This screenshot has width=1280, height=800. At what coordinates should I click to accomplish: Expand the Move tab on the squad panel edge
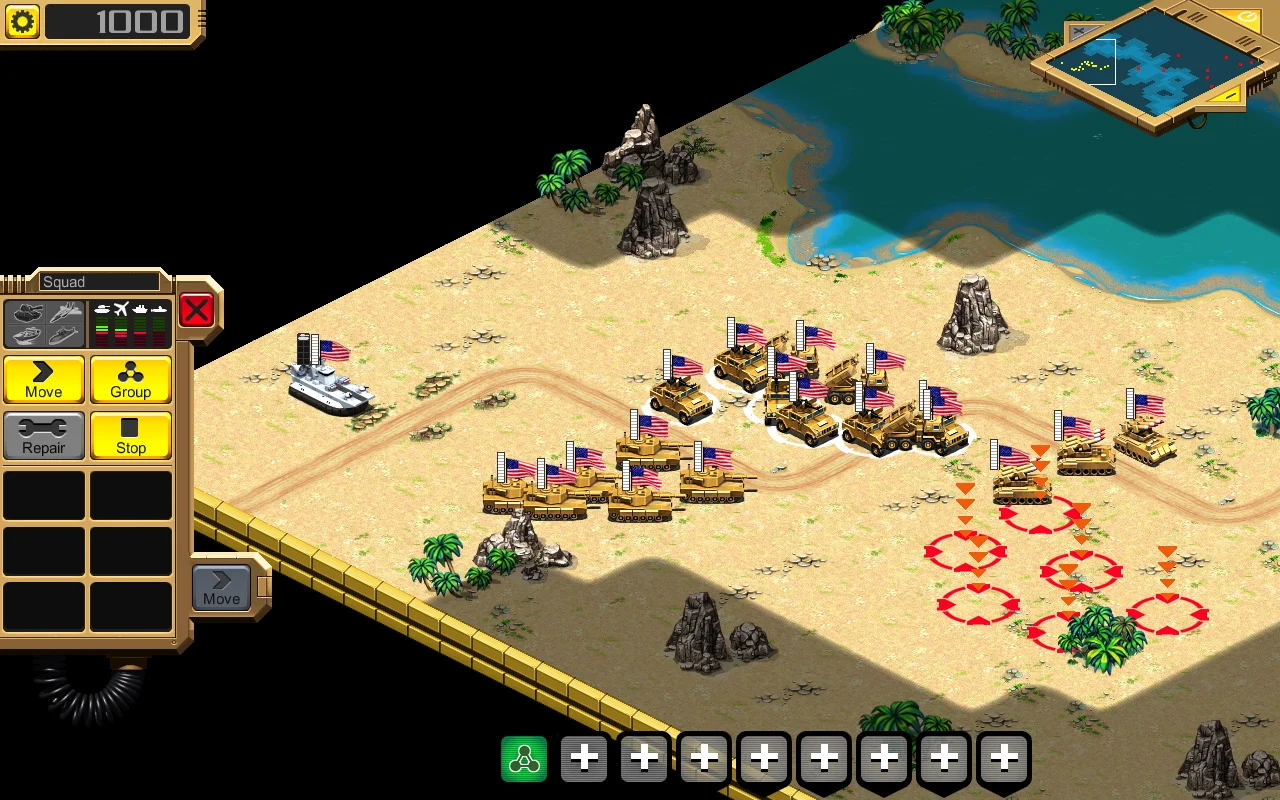220,589
